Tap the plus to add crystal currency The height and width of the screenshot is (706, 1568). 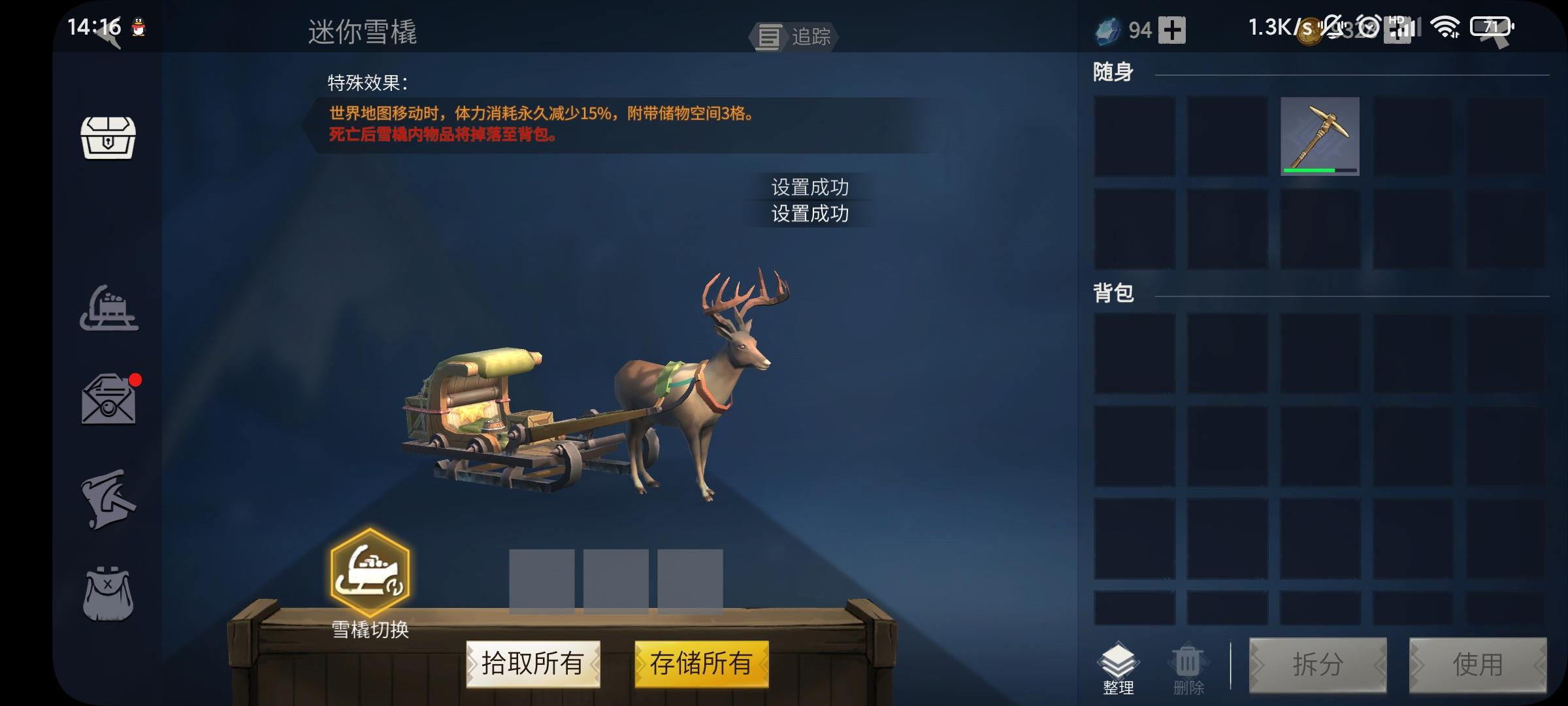(x=1173, y=30)
